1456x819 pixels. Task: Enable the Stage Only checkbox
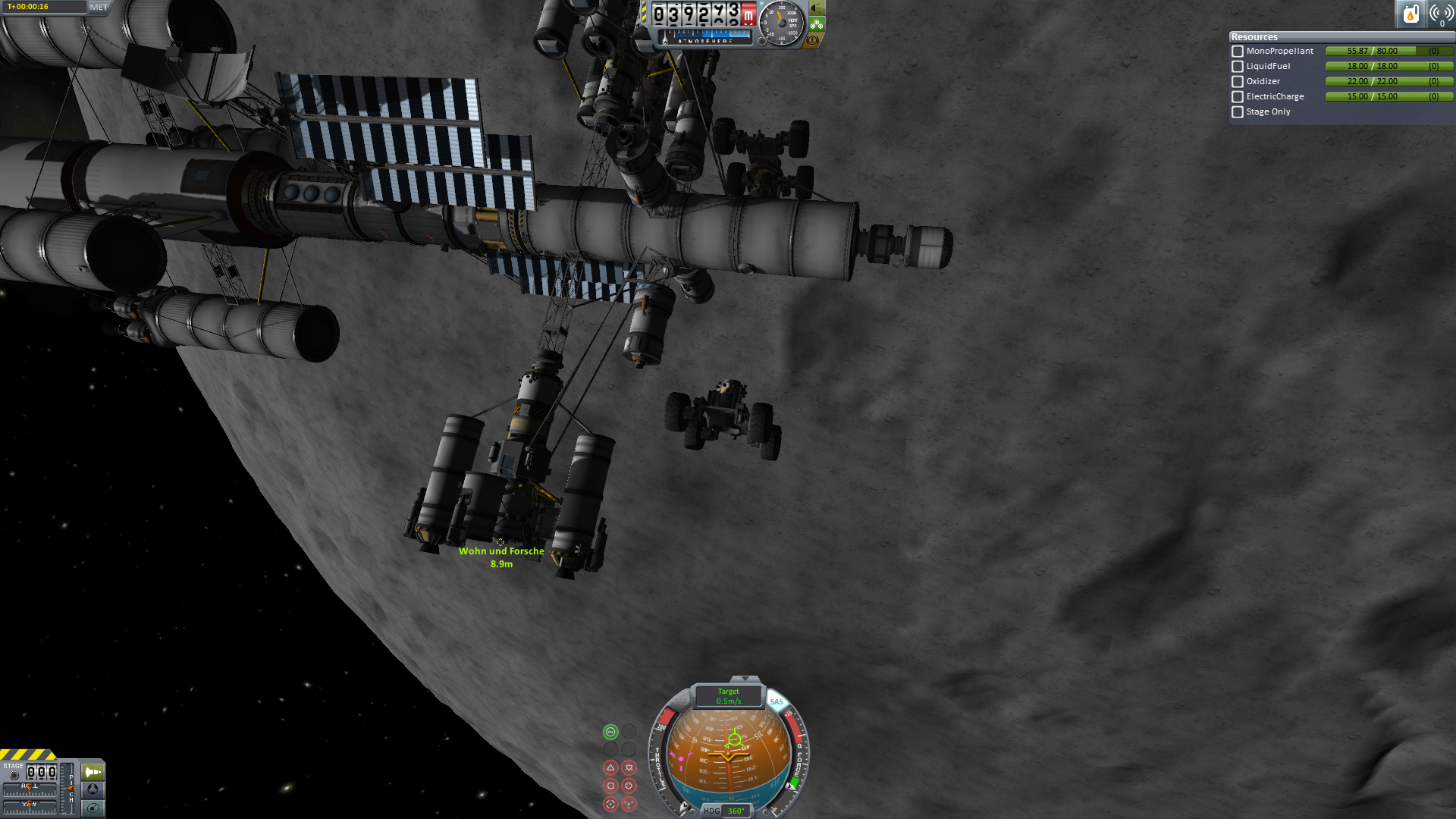(1238, 112)
